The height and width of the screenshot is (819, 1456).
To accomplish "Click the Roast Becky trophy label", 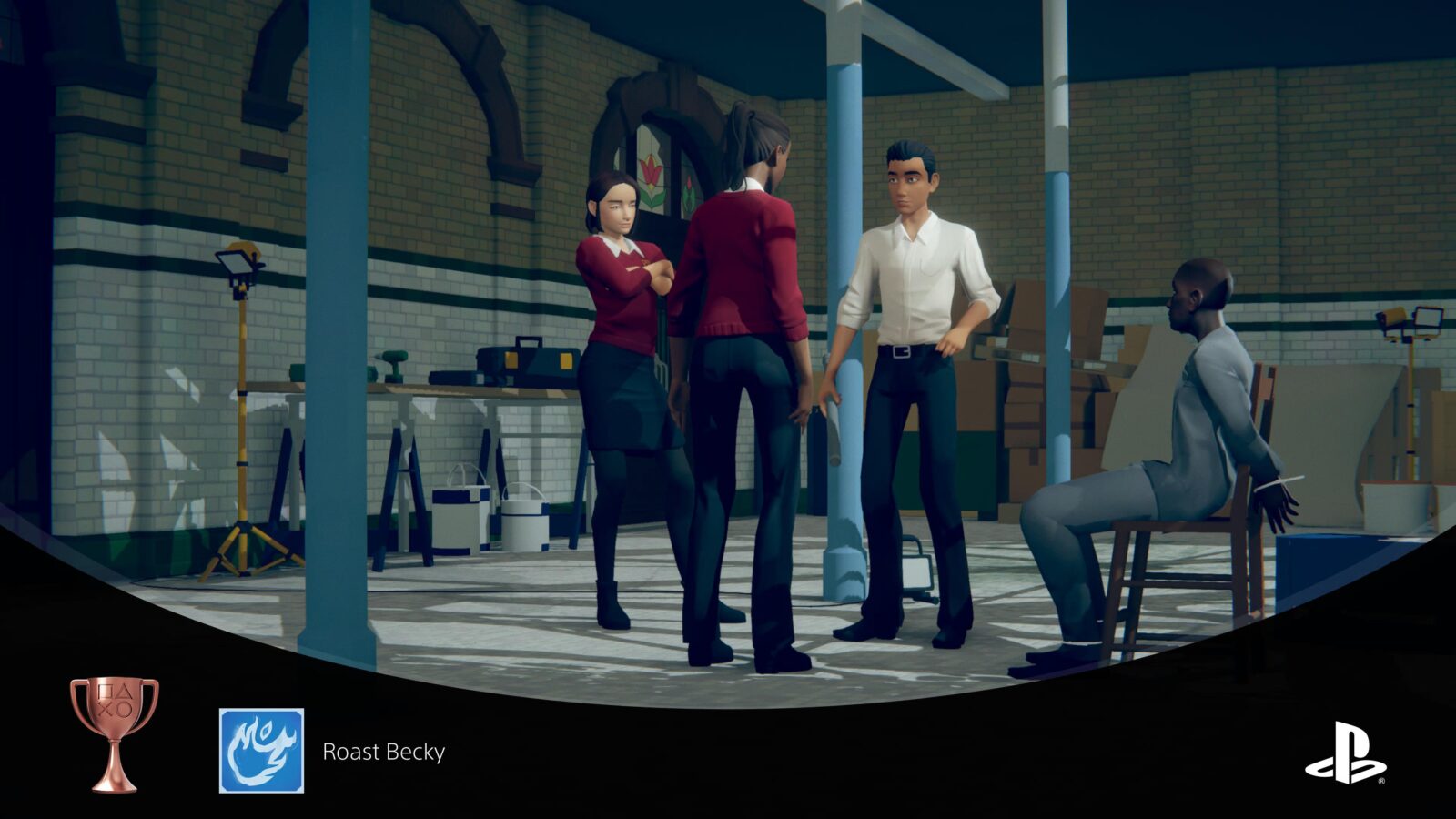I will [383, 752].
